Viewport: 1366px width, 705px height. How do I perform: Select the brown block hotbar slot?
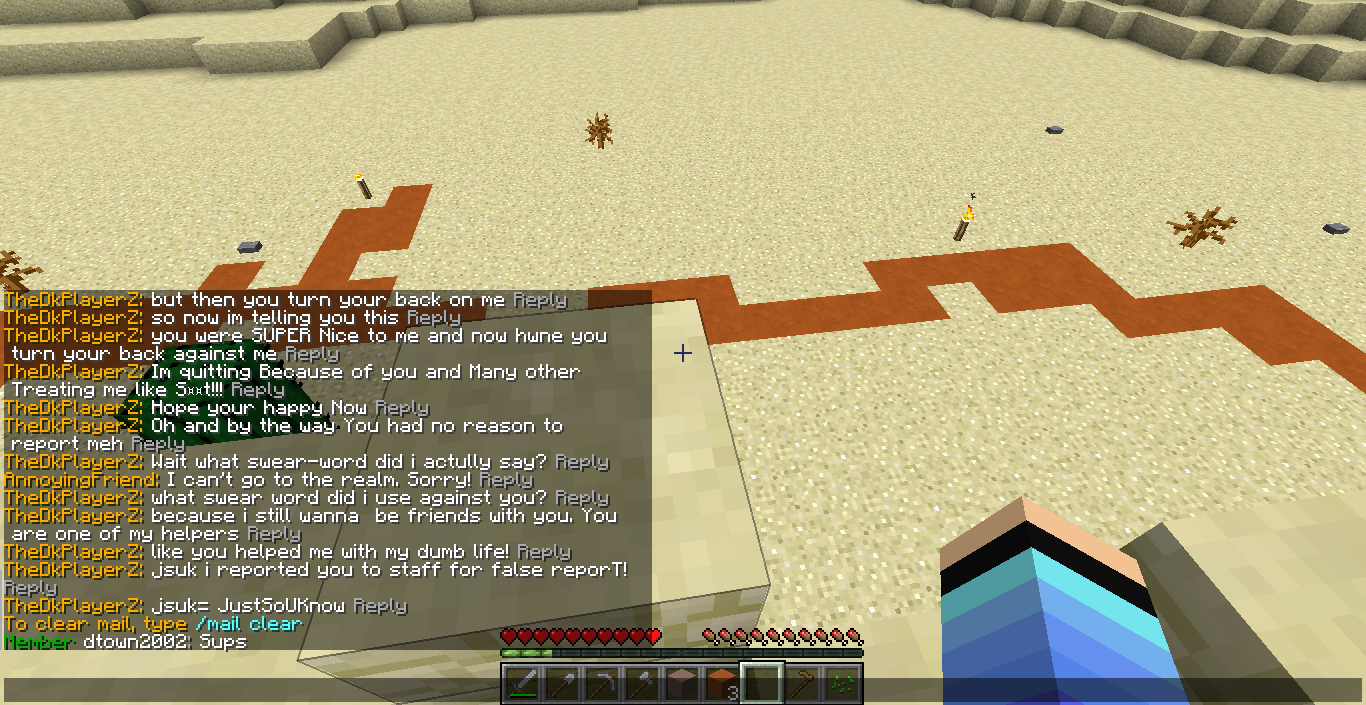pyautogui.click(x=682, y=683)
